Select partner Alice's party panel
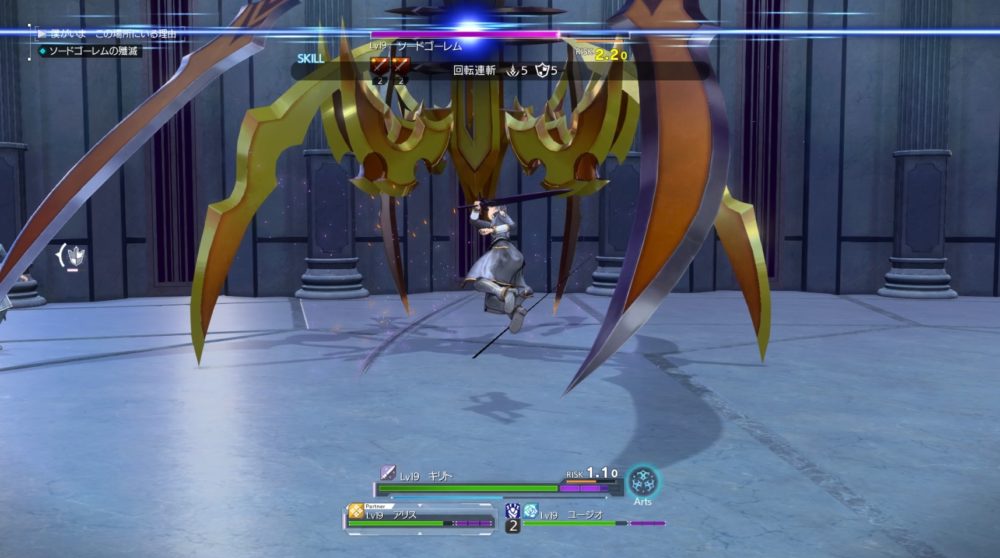This screenshot has width=1000, height=558. (x=420, y=517)
